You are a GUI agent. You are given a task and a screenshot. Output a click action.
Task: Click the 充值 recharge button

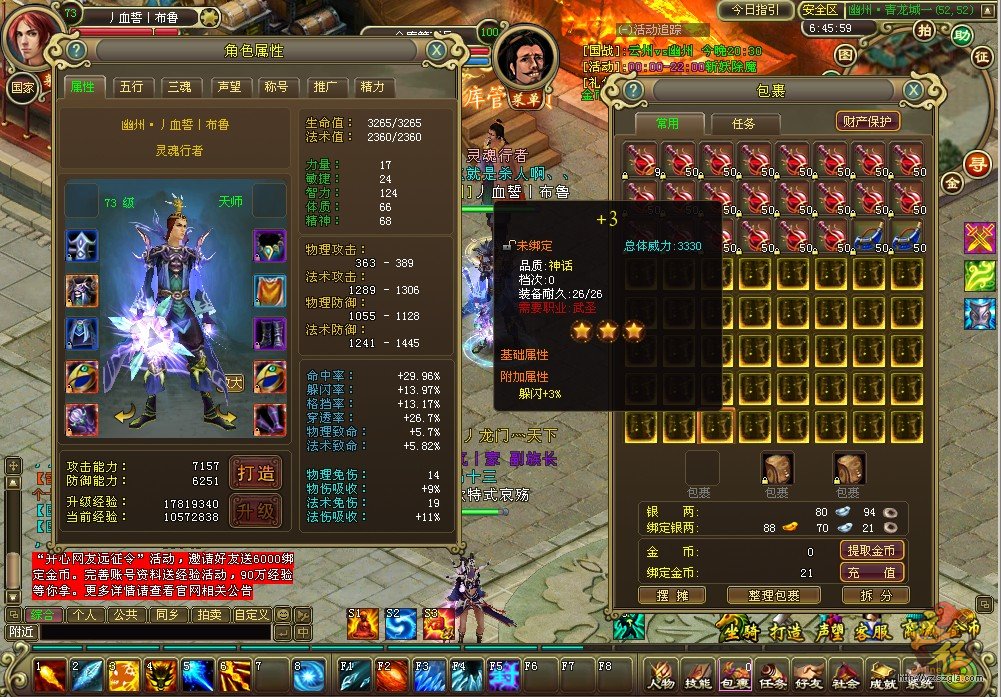coord(871,573)
